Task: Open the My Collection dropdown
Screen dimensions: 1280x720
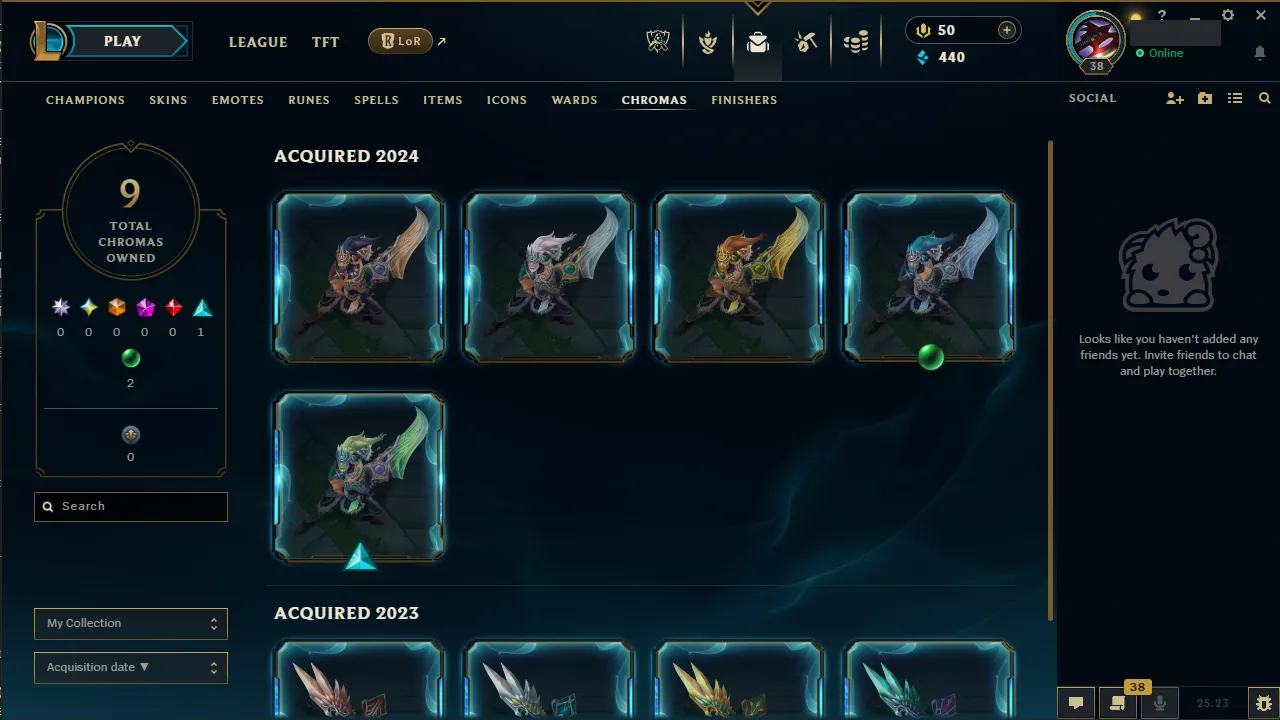Action: 130,623
